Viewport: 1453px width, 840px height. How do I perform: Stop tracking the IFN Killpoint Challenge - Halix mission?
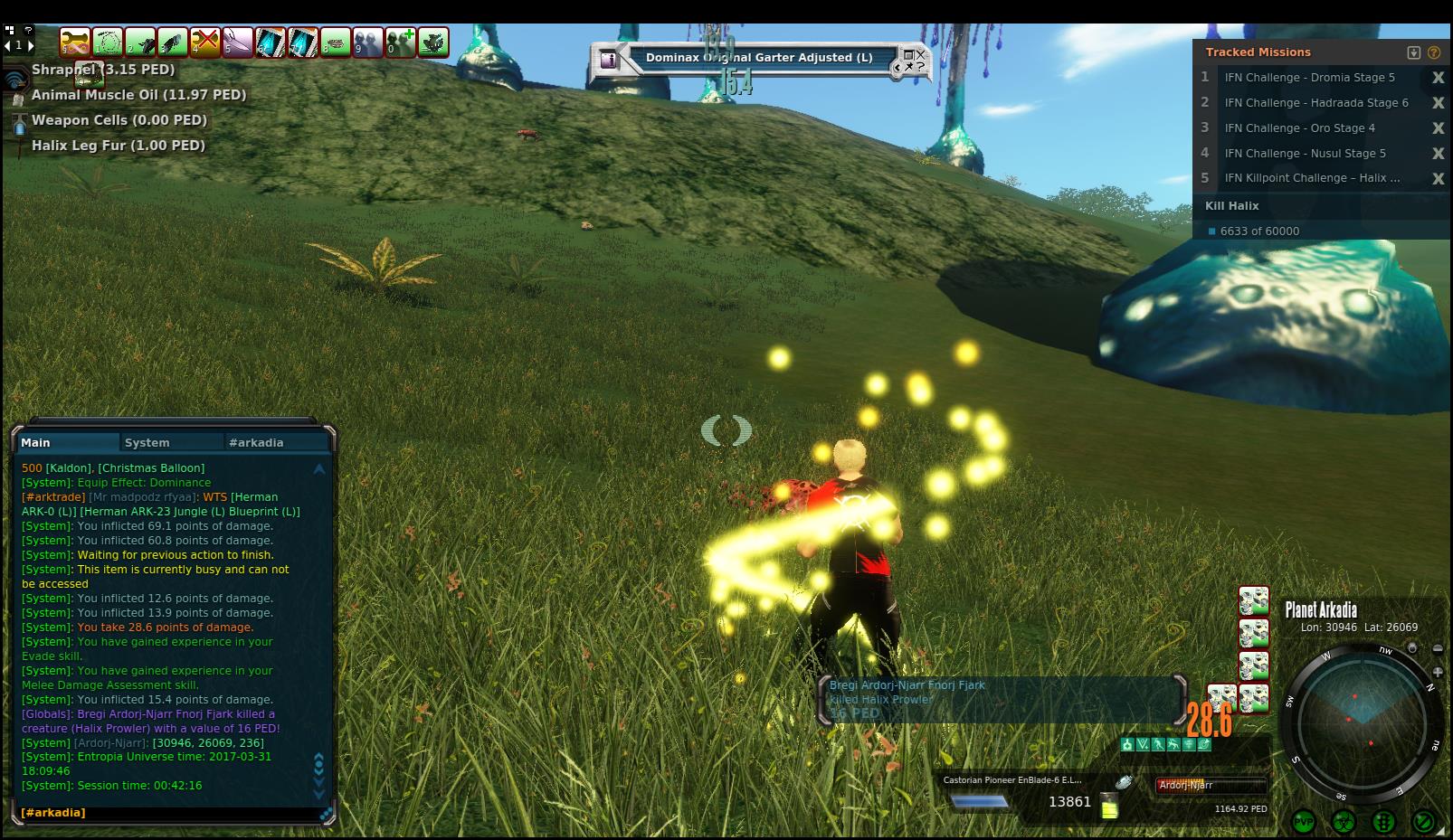click(1438, 179)
